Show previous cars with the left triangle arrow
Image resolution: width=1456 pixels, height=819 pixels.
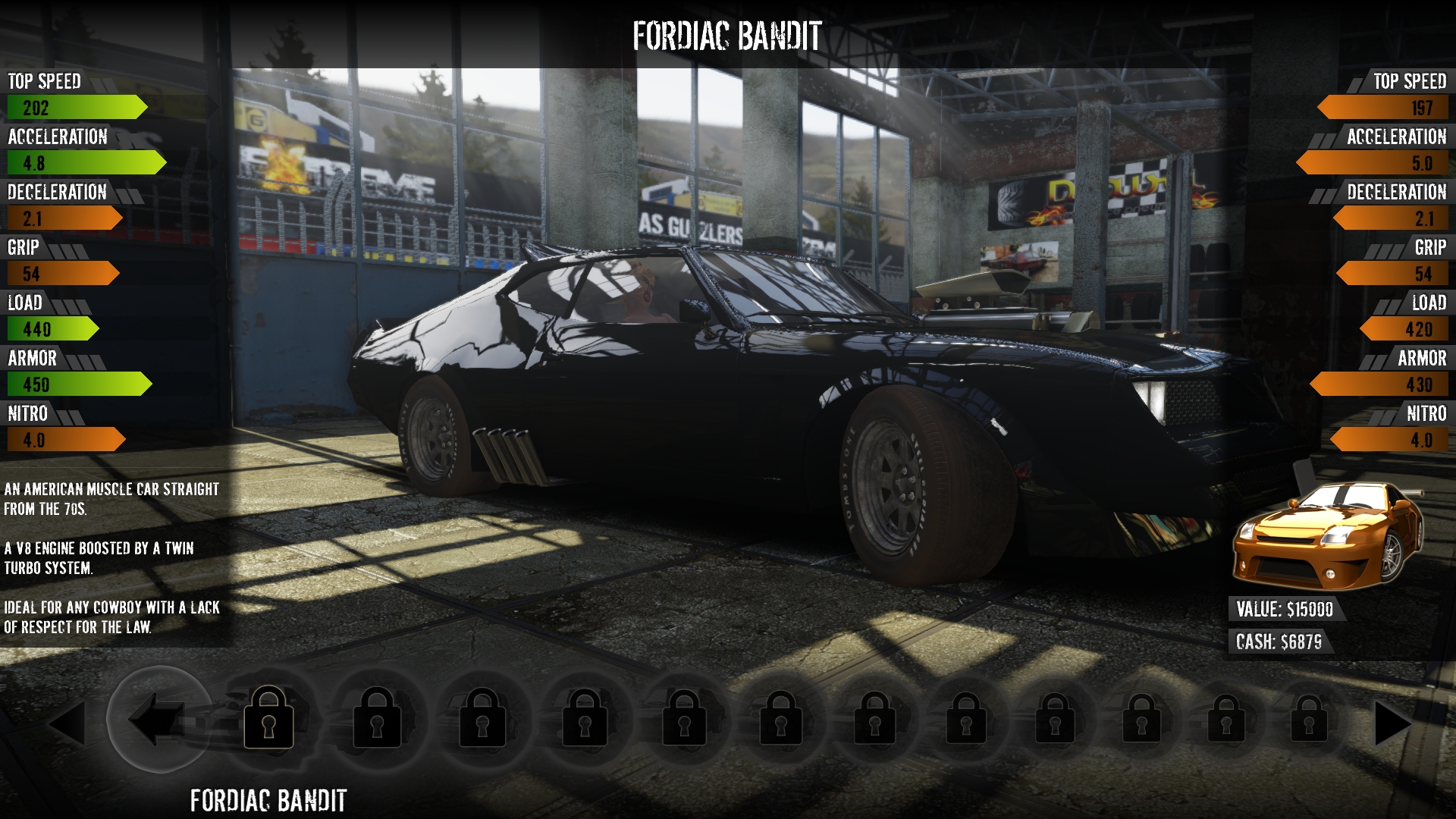(67, 723)
